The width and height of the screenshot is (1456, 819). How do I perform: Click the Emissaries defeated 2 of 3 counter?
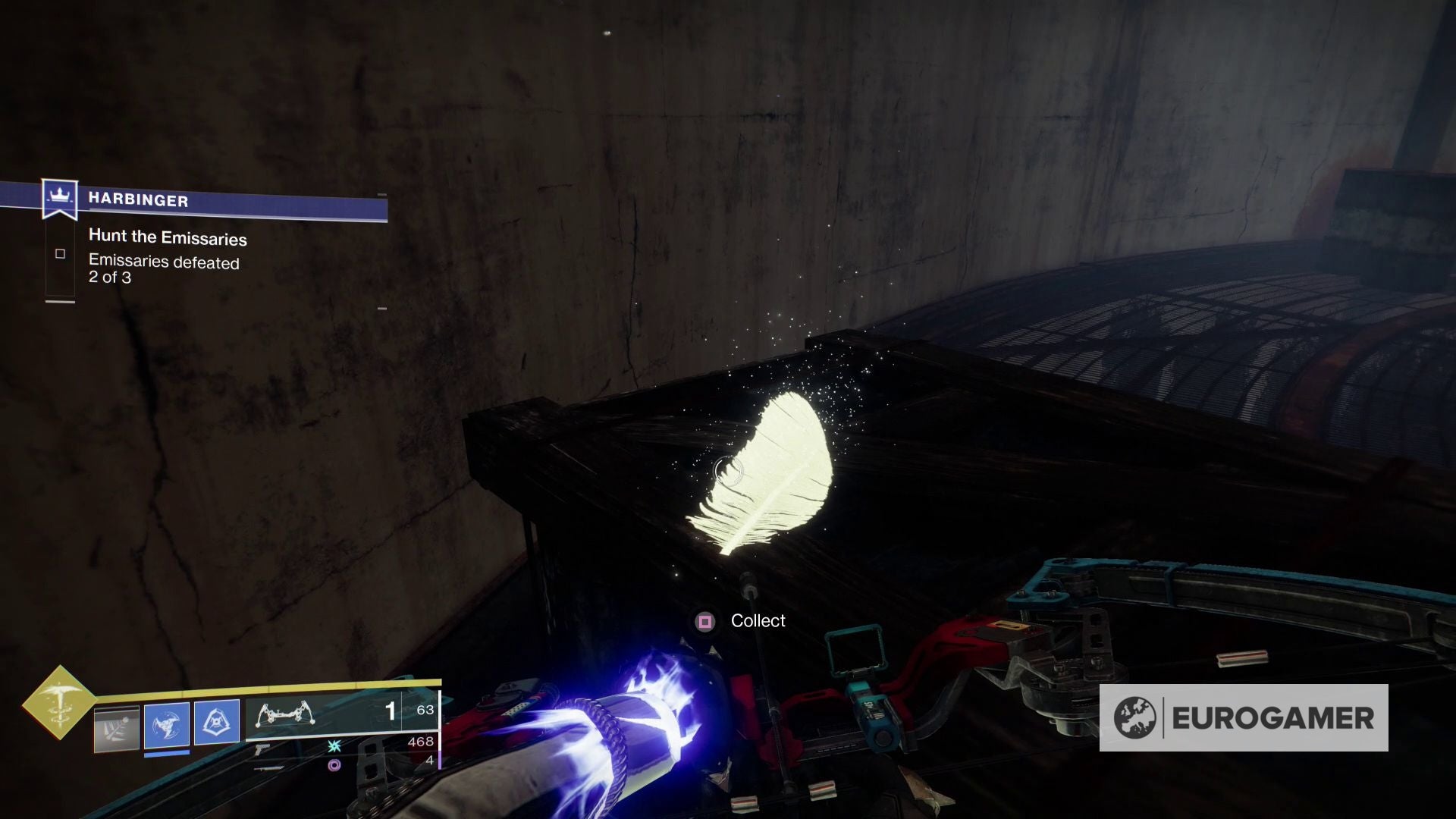[x=165, y=270]
